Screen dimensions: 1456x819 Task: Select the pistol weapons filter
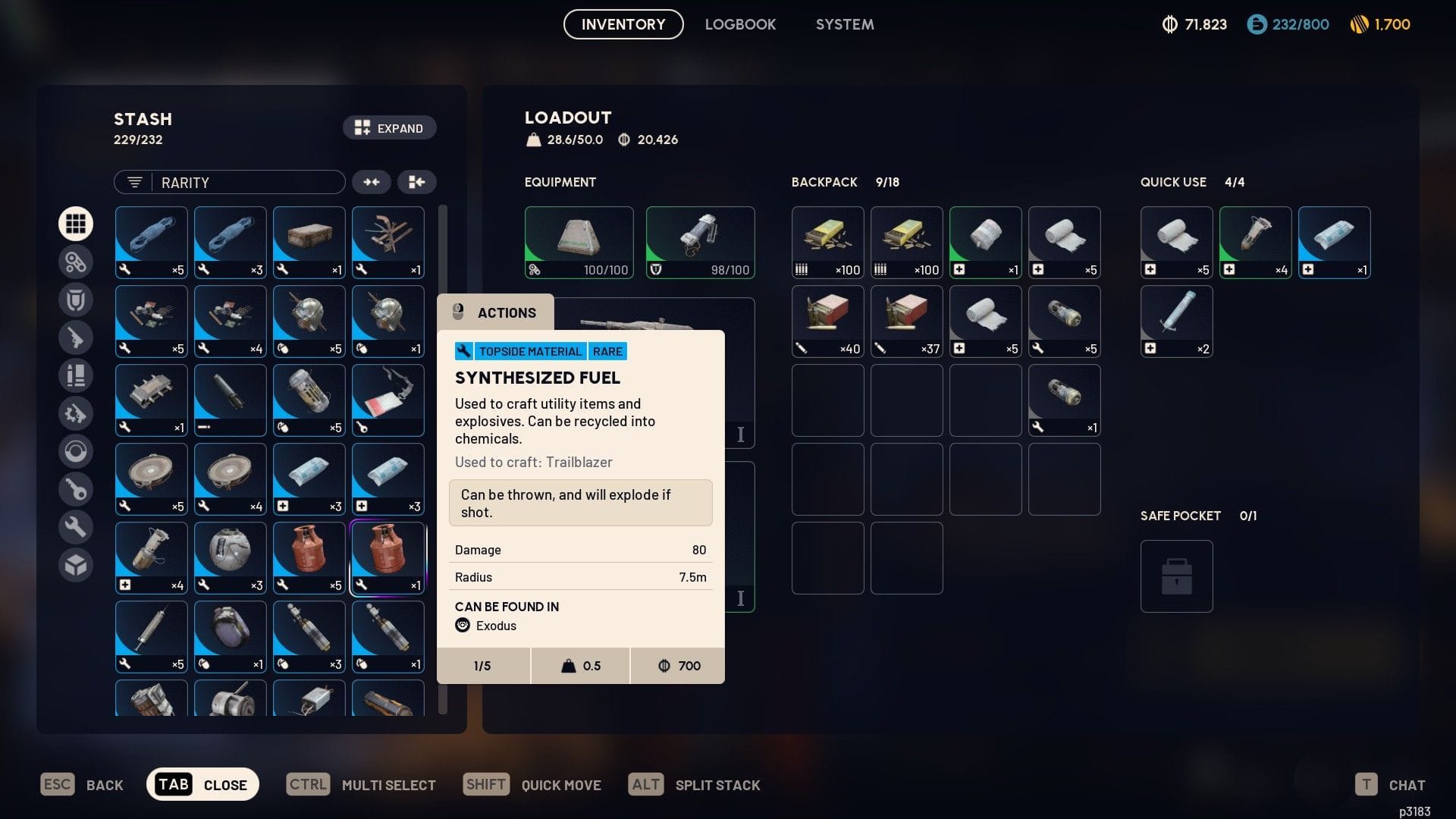[x=76, y=337]
